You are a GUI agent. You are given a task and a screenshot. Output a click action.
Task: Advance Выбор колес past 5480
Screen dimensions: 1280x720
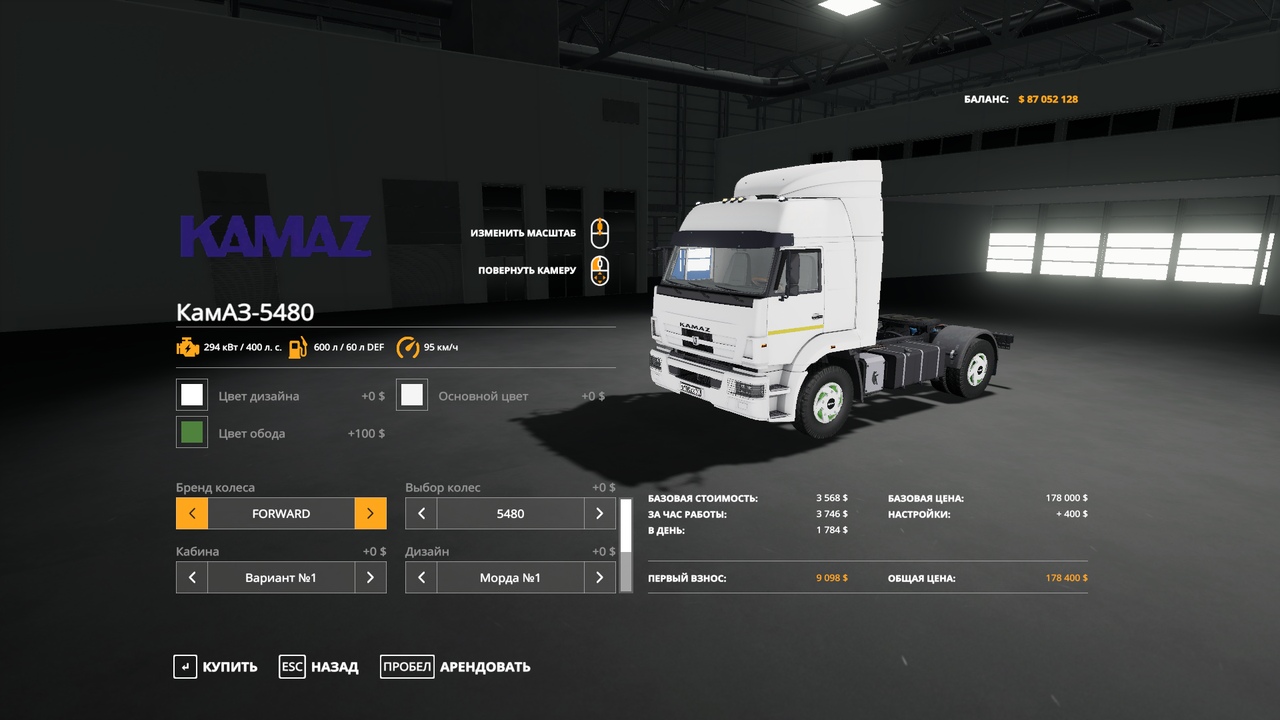coord(599,514)
